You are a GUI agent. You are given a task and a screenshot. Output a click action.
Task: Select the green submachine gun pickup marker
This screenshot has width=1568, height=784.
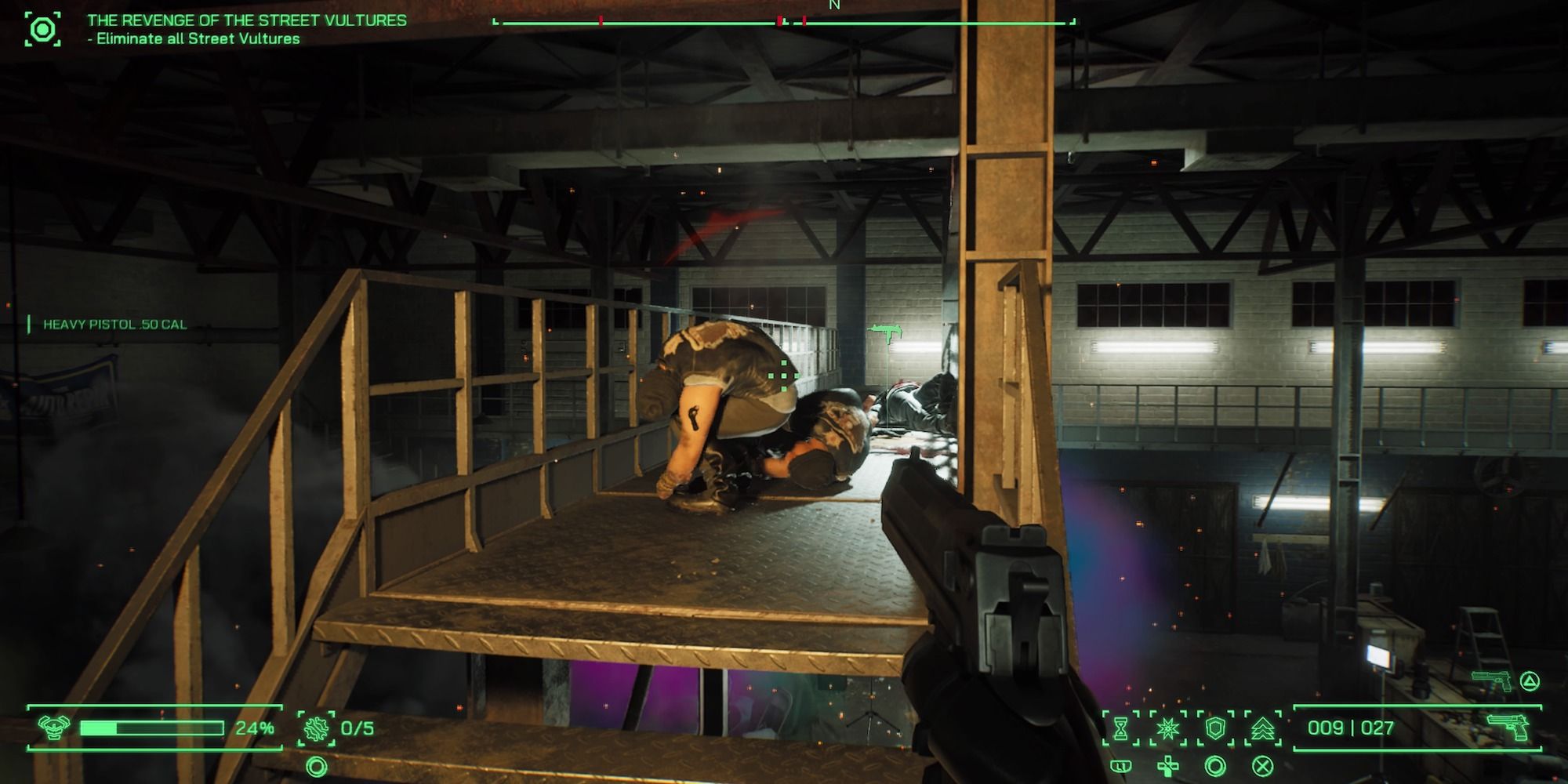[886, 333]
